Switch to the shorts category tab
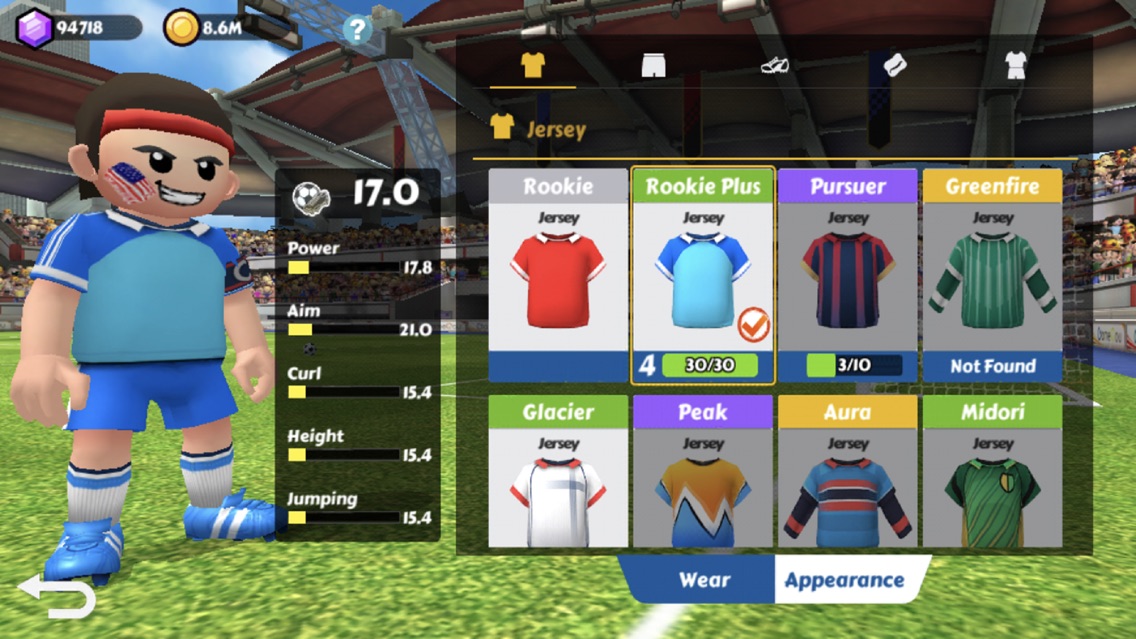Image resolution: width=1136 pixels, height=639 pixels. [x=653, y=66]
